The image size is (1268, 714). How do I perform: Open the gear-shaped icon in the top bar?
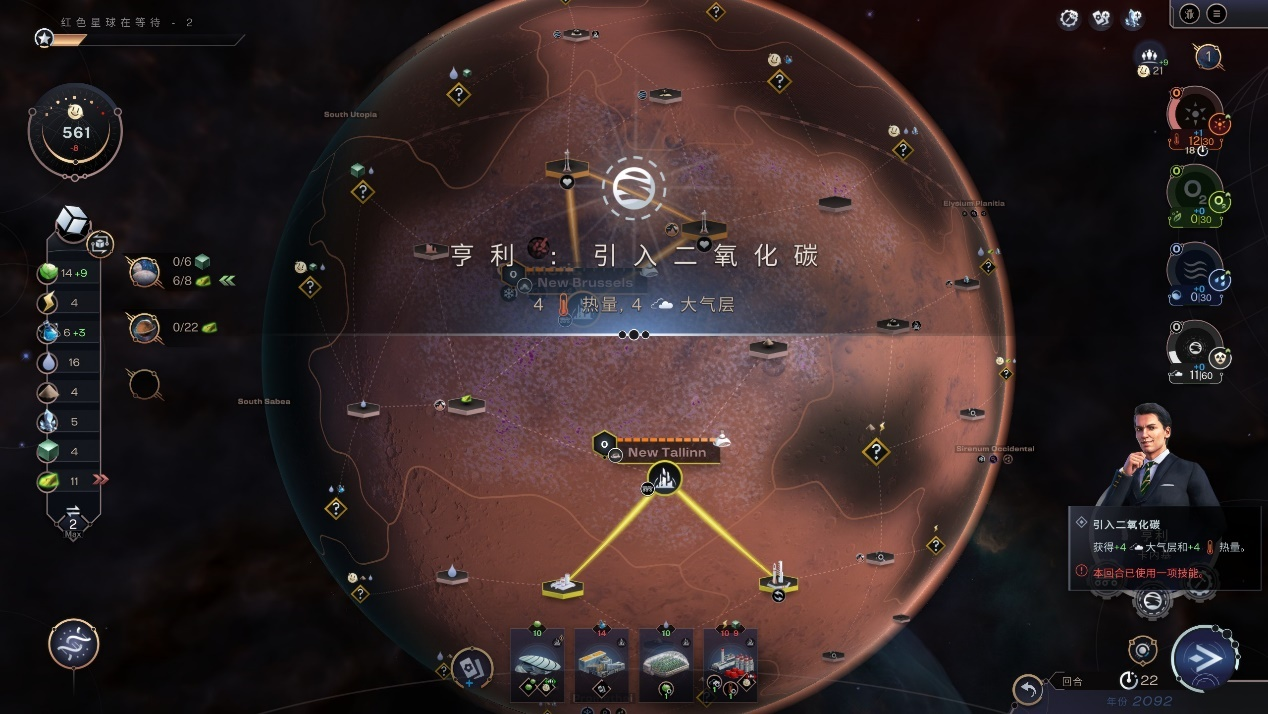pos(1069,19)
